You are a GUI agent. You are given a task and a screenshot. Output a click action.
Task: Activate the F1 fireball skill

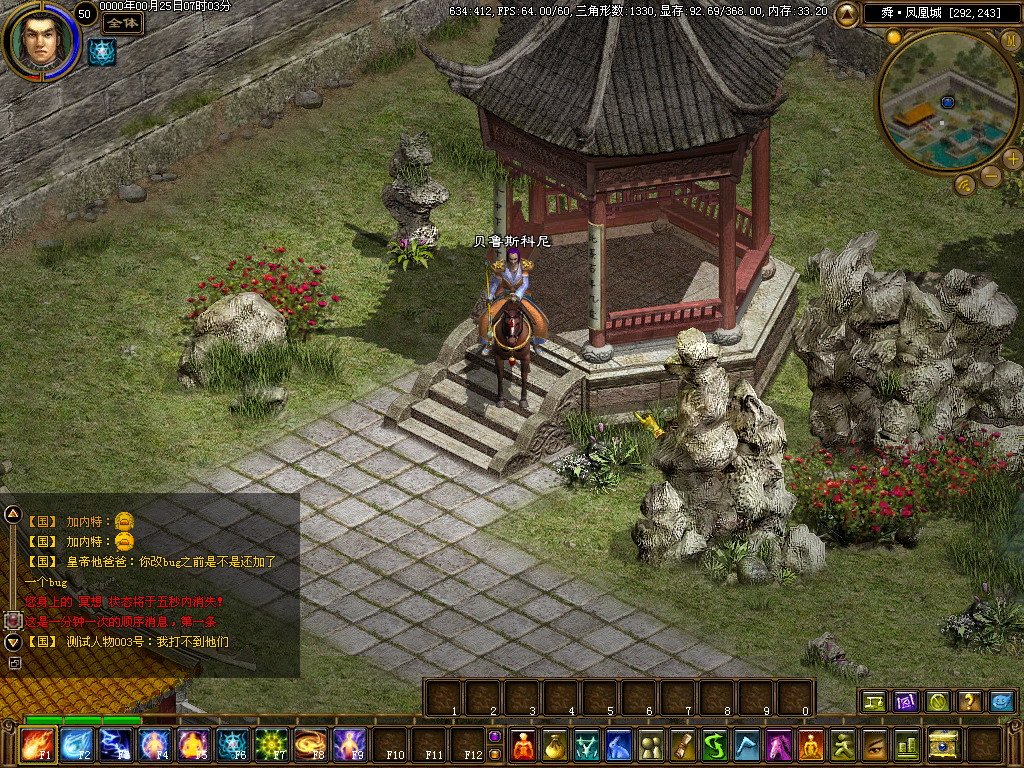pyautogui.click(x=38, y=745)
